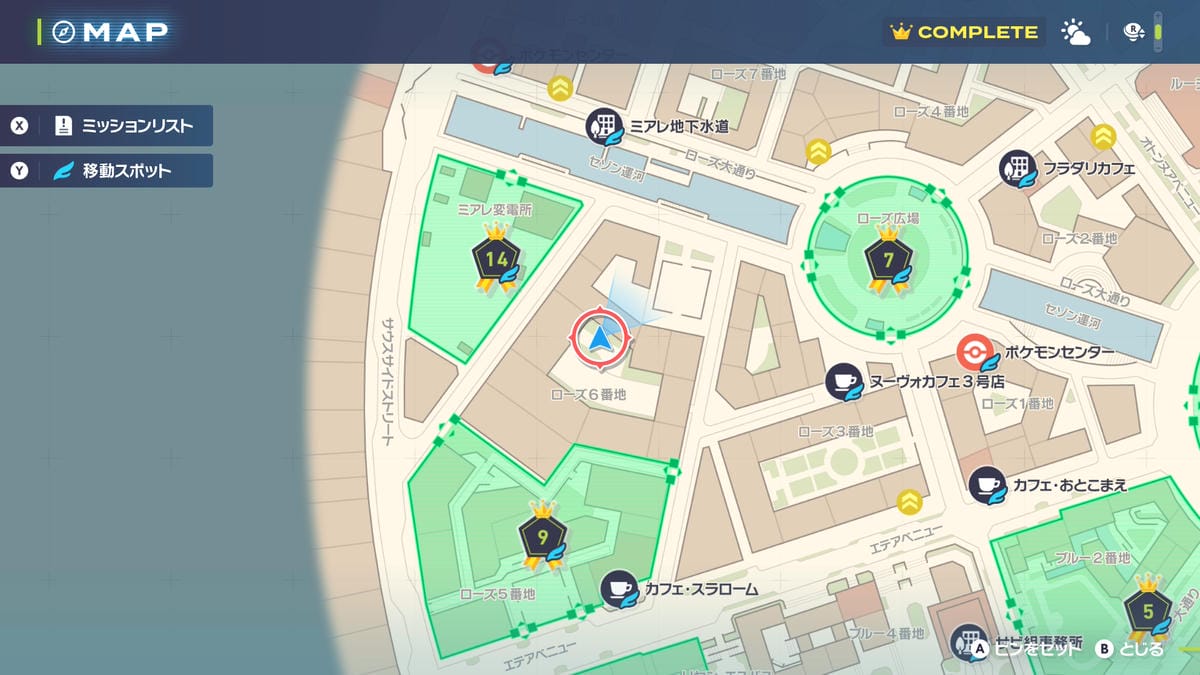Click the yellow chevron marker near エテアベニュー
Screen dimensions: 1200x675
point(909,501)
